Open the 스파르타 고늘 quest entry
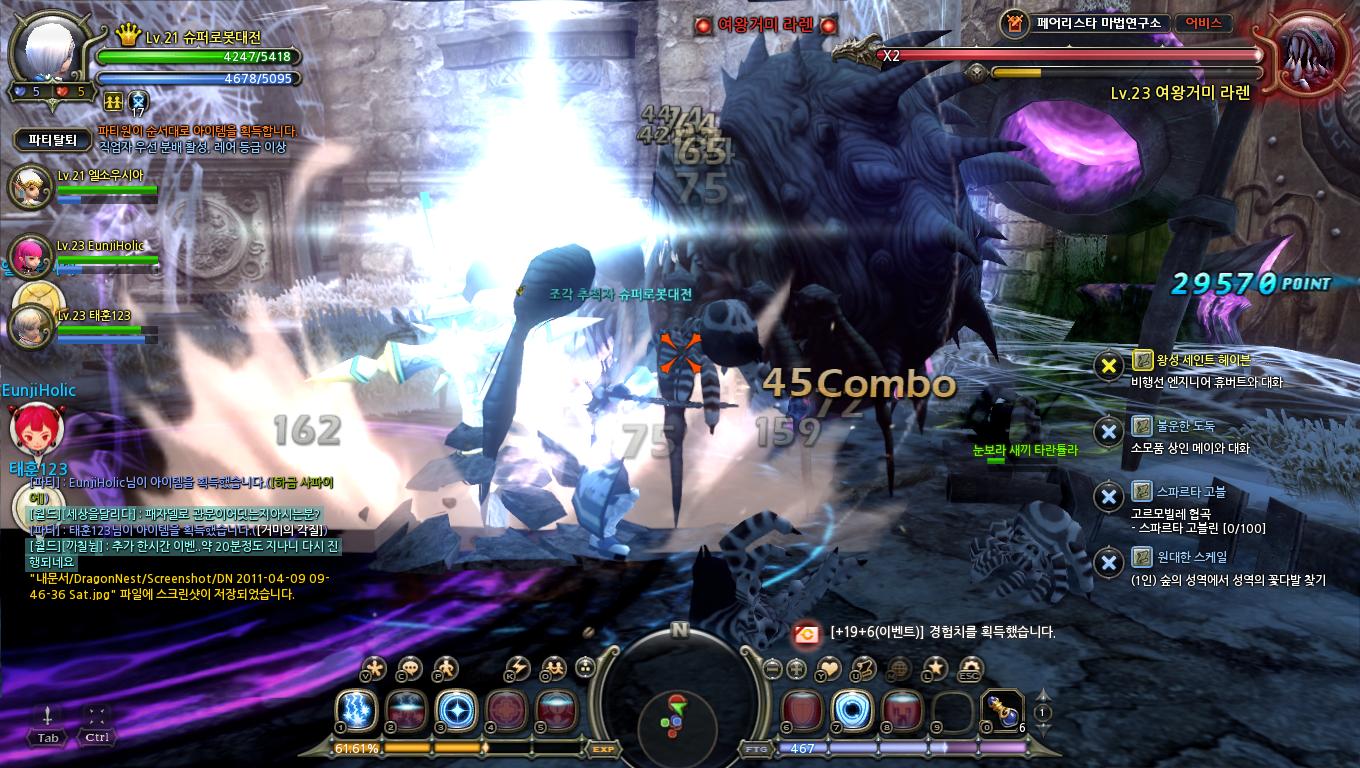1360x768 pixels. tap(1177, 492)
